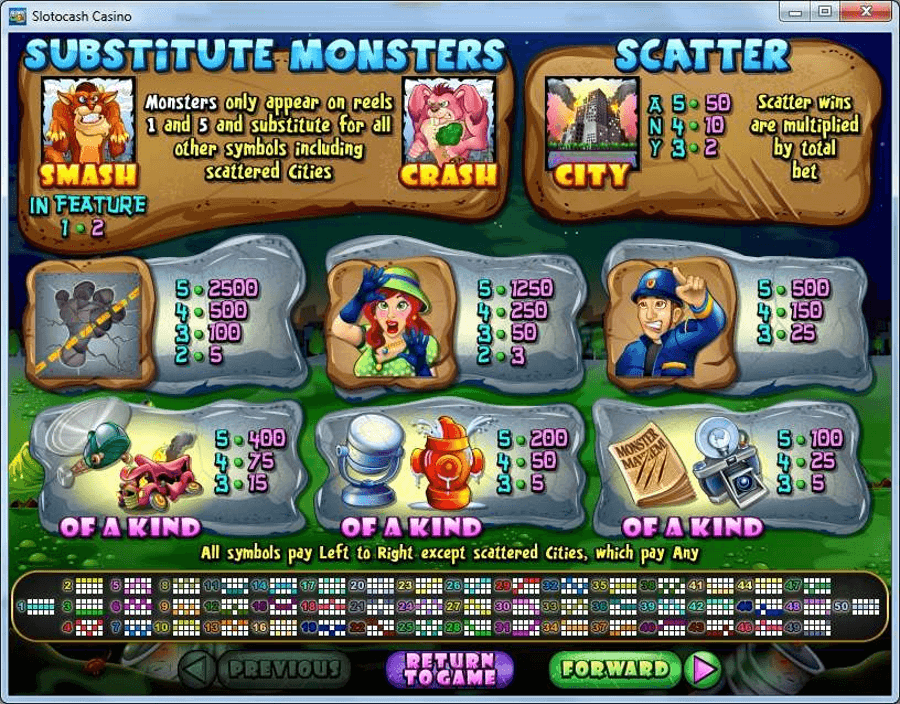Click Return to Game

pyautogui.click(x=449, y=669)
